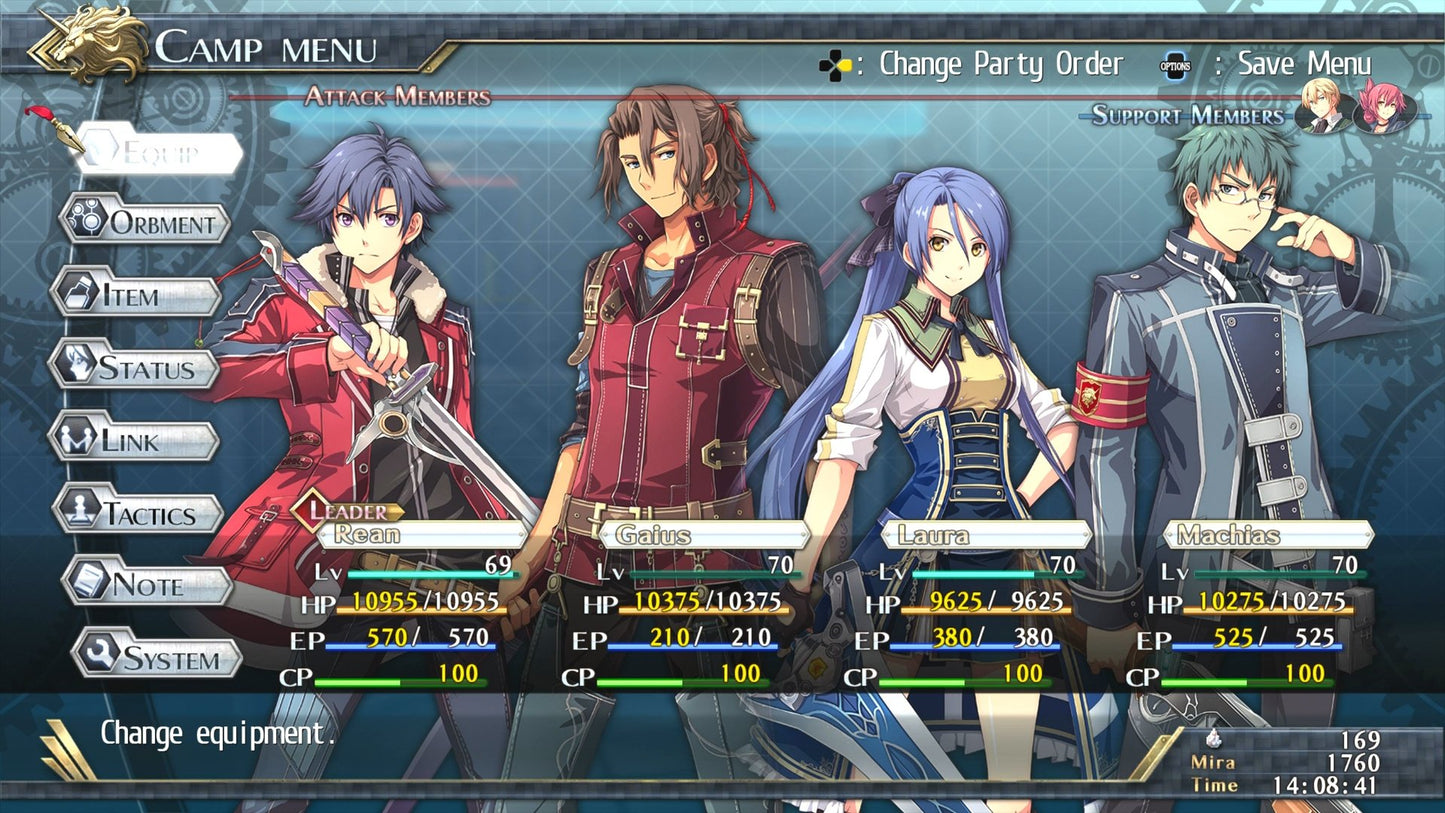Image resolution: width=1445 pixels, height=813 pixels.
Task: Click the Change Party Order d-pad icon
Action: click(x=837, y=63)
